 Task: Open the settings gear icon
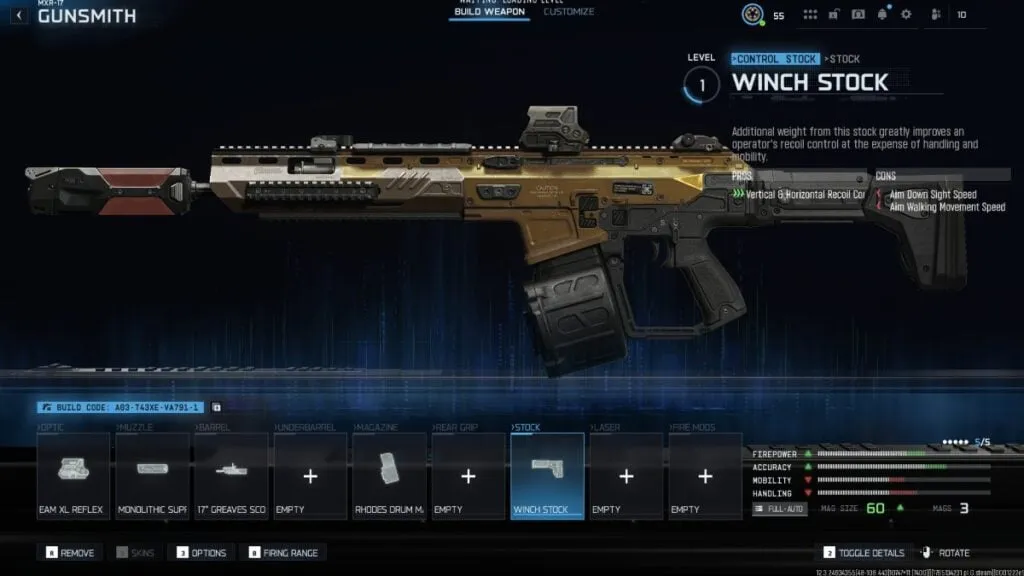click(906, 15)
